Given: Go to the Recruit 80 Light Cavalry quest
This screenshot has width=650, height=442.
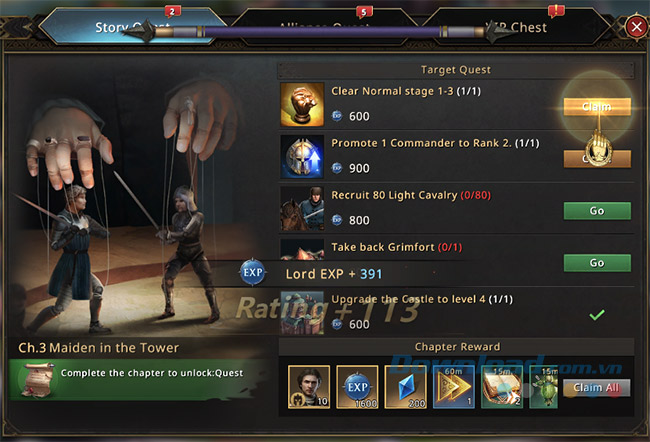Looking at the screenshot, I should coord(597,211).
